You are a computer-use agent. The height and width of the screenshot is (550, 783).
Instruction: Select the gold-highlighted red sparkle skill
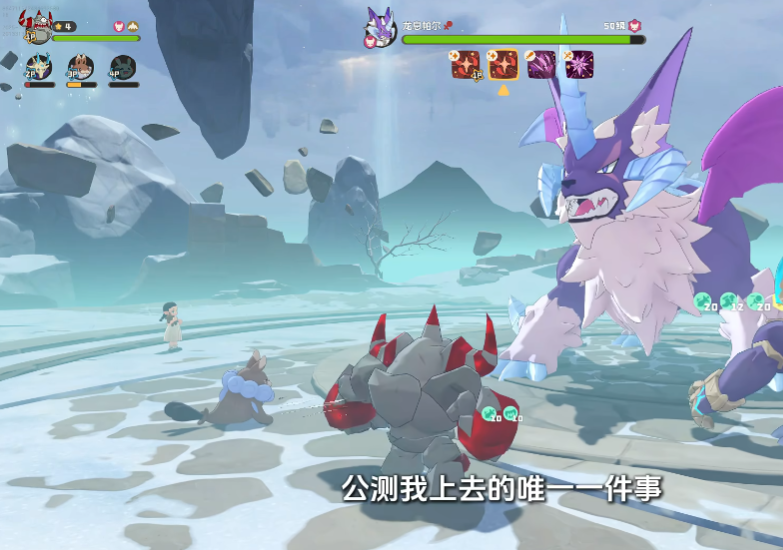[x=503, y=64]
